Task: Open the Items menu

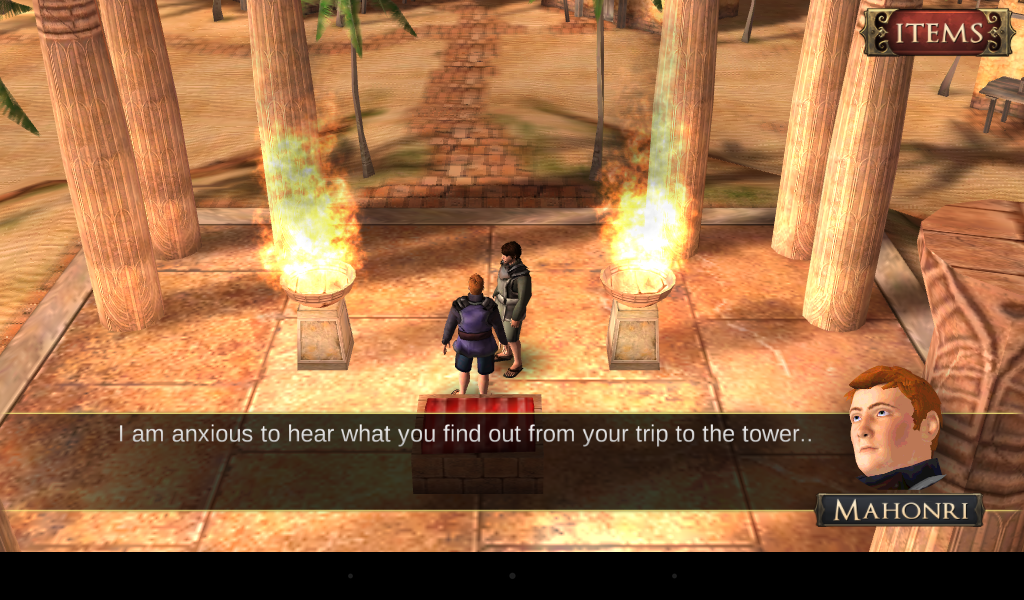Action: point(937,32)
